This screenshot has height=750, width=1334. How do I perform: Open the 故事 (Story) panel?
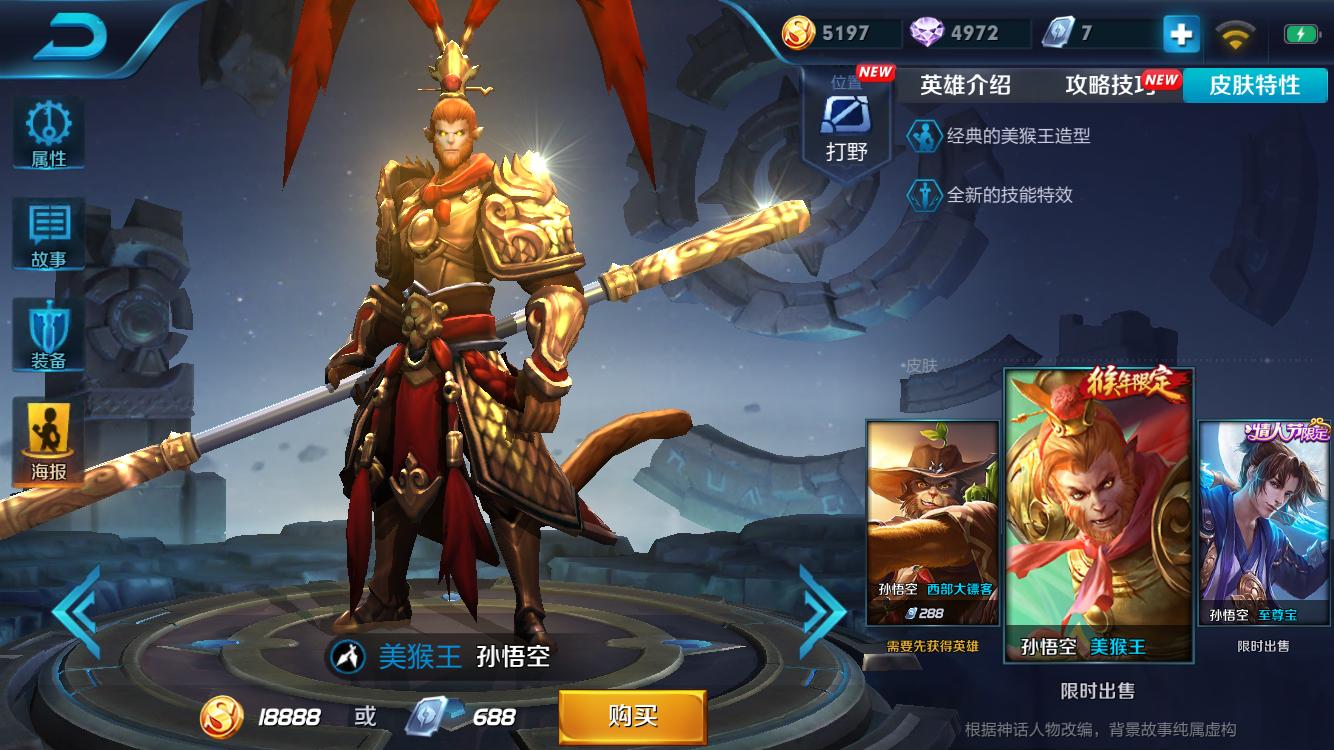[48, 230]
